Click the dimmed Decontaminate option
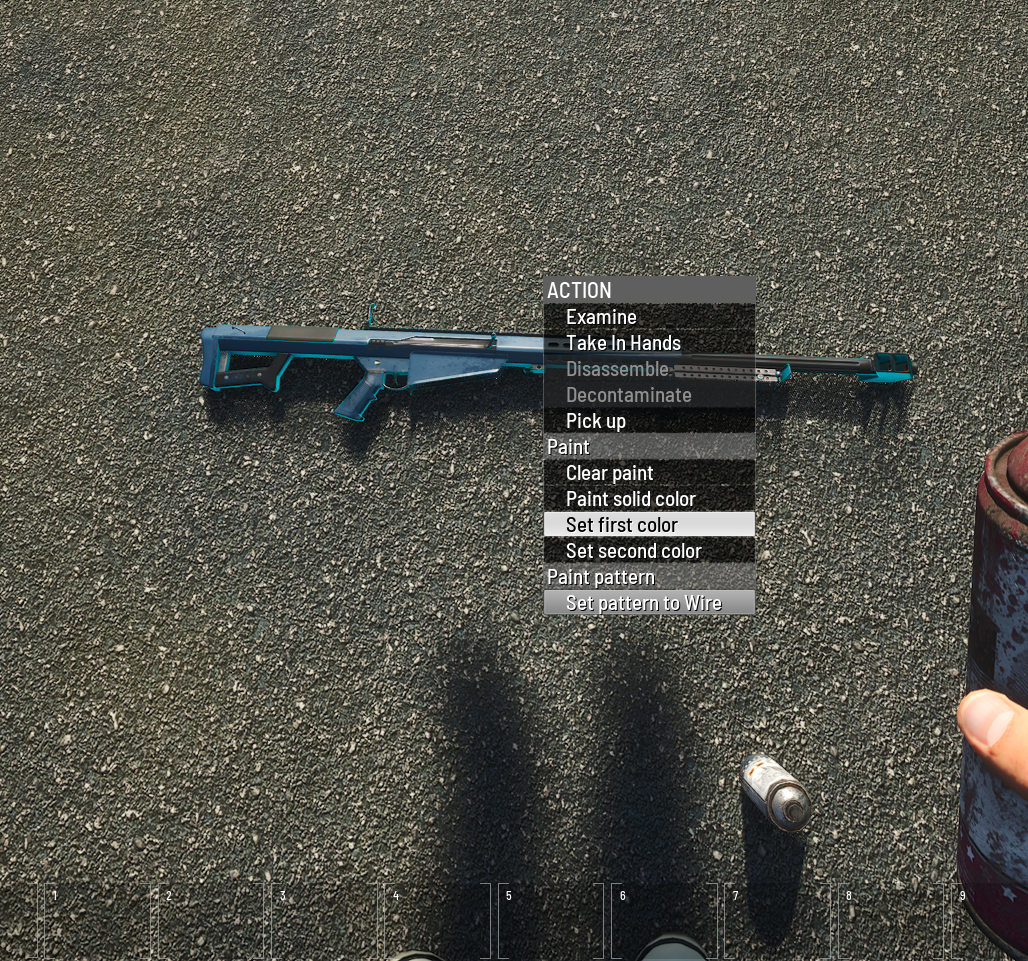The height and width of the screenshot is (961, 1028). click(628, 395)
